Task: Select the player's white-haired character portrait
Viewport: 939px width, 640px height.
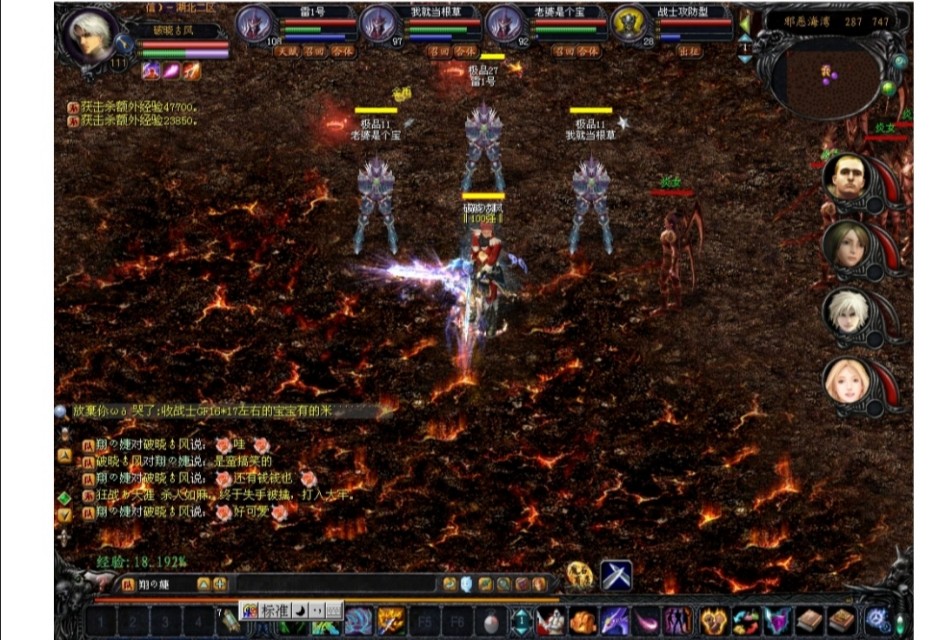Action: 88,37
